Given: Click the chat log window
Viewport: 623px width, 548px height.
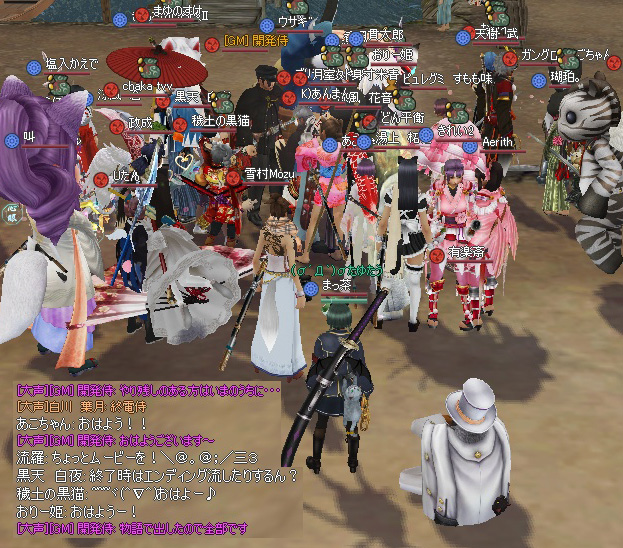Looking at the screenshot, I should (150, 456).
